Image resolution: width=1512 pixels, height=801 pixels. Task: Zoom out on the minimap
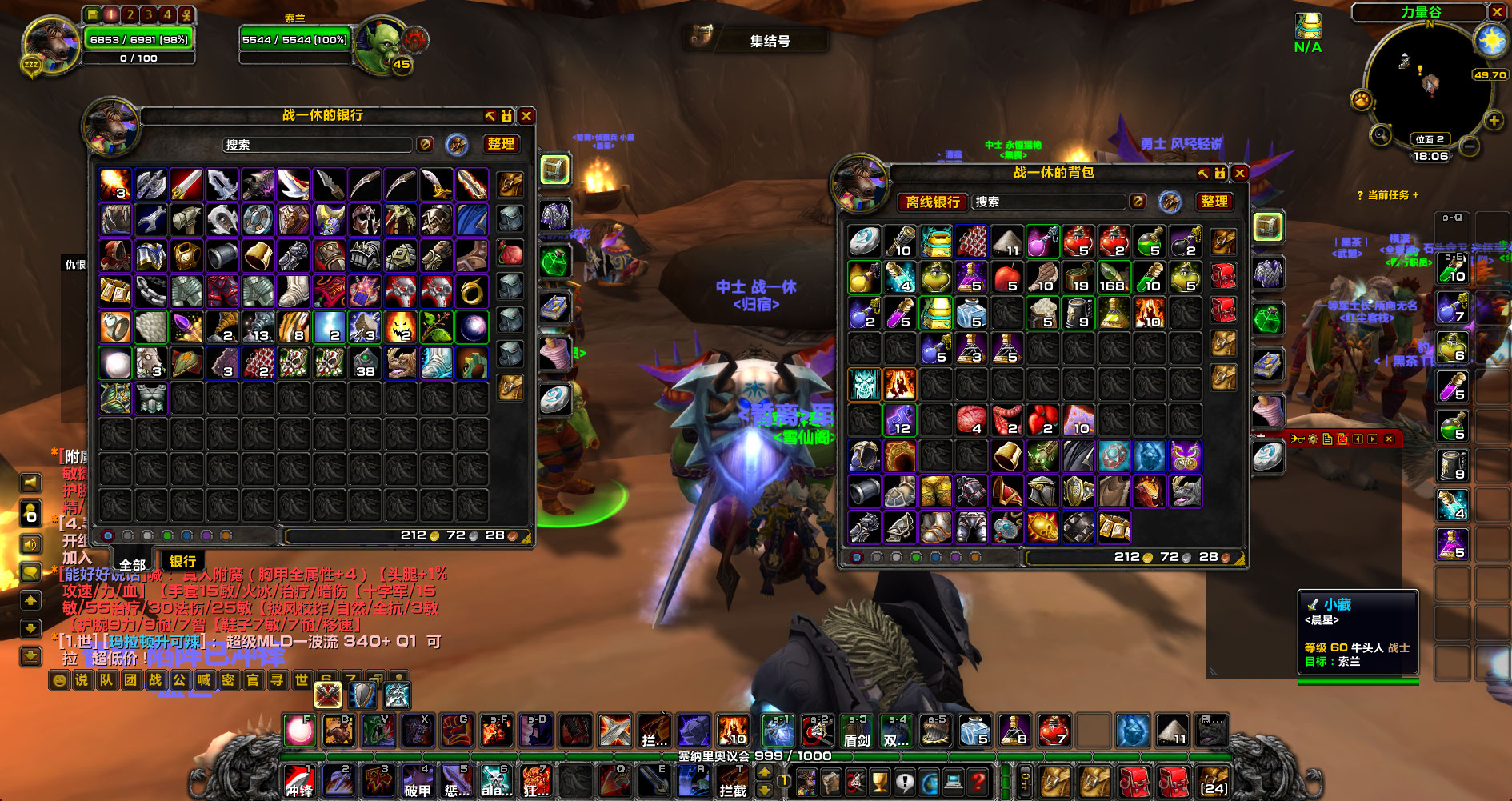(x=1470, y=146)
